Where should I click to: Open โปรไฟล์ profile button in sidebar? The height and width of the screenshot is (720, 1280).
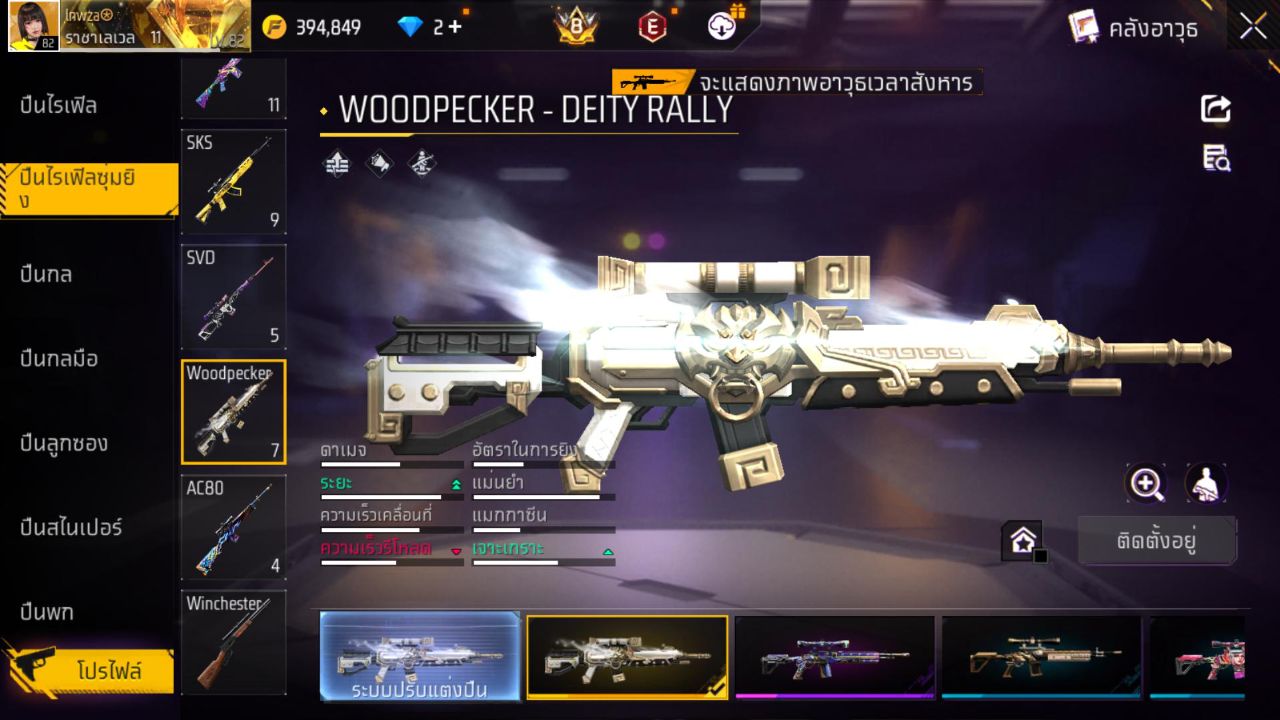tap(111, 672)
